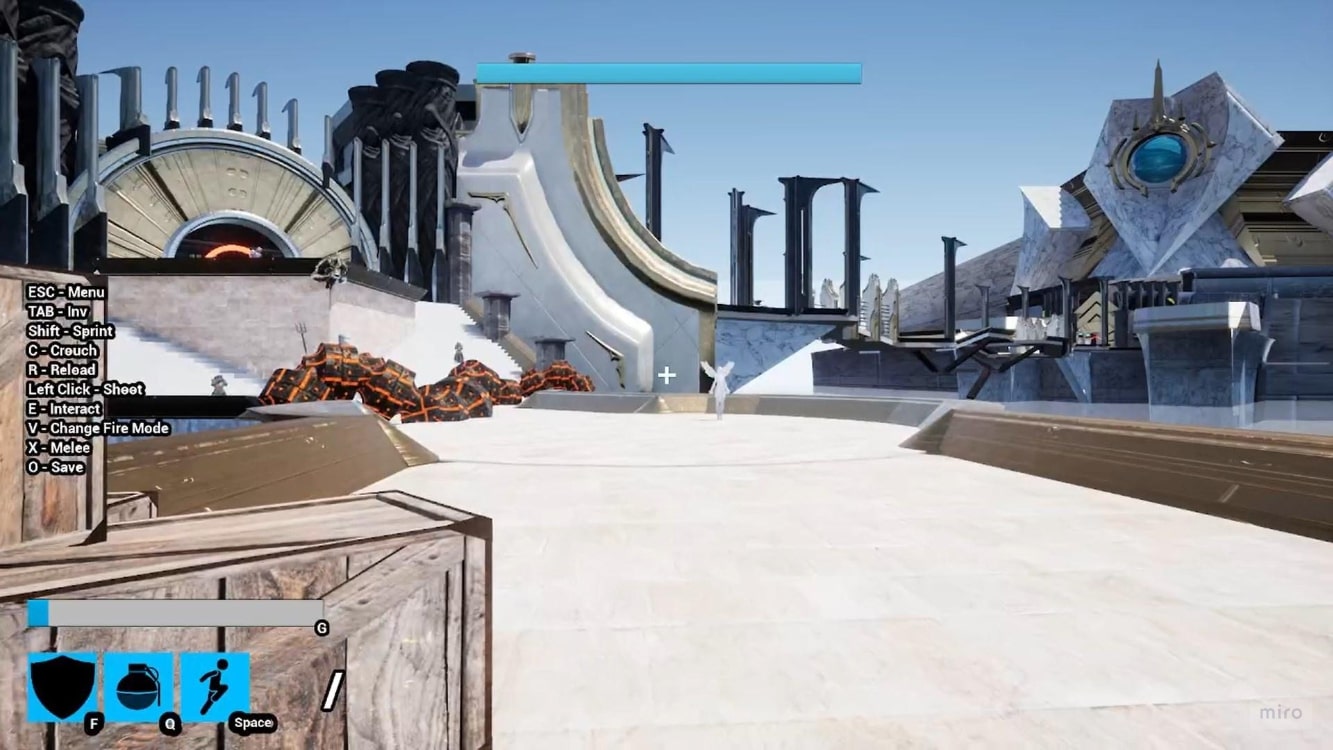Select the grenade ability icon

[x=138, y=687]
